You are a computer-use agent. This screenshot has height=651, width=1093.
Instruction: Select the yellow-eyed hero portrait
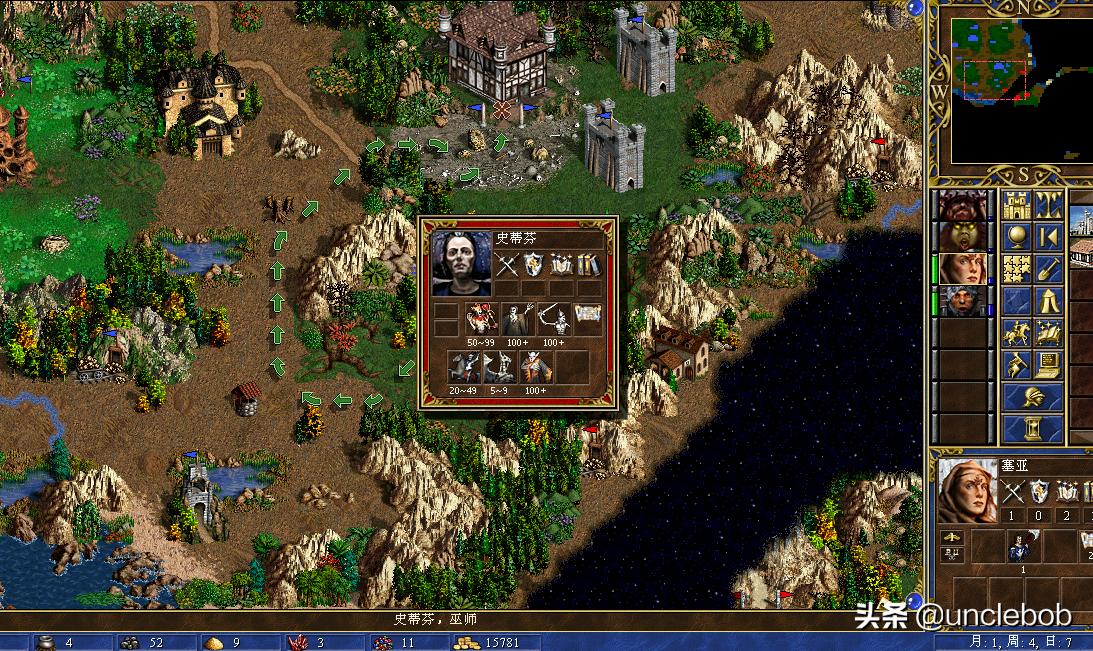pos(962,238)
